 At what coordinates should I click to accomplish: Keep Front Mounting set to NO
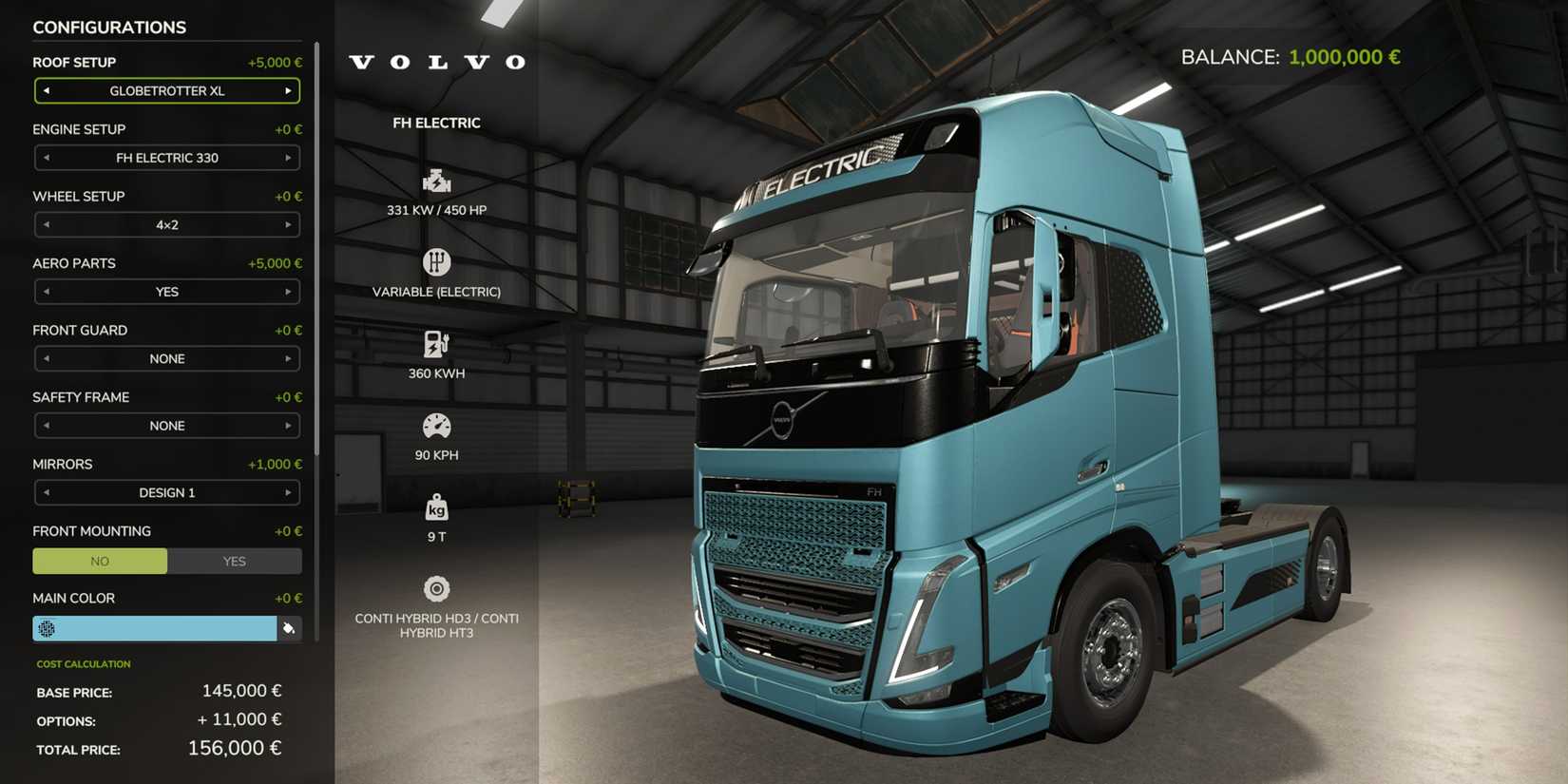(99, 561)
